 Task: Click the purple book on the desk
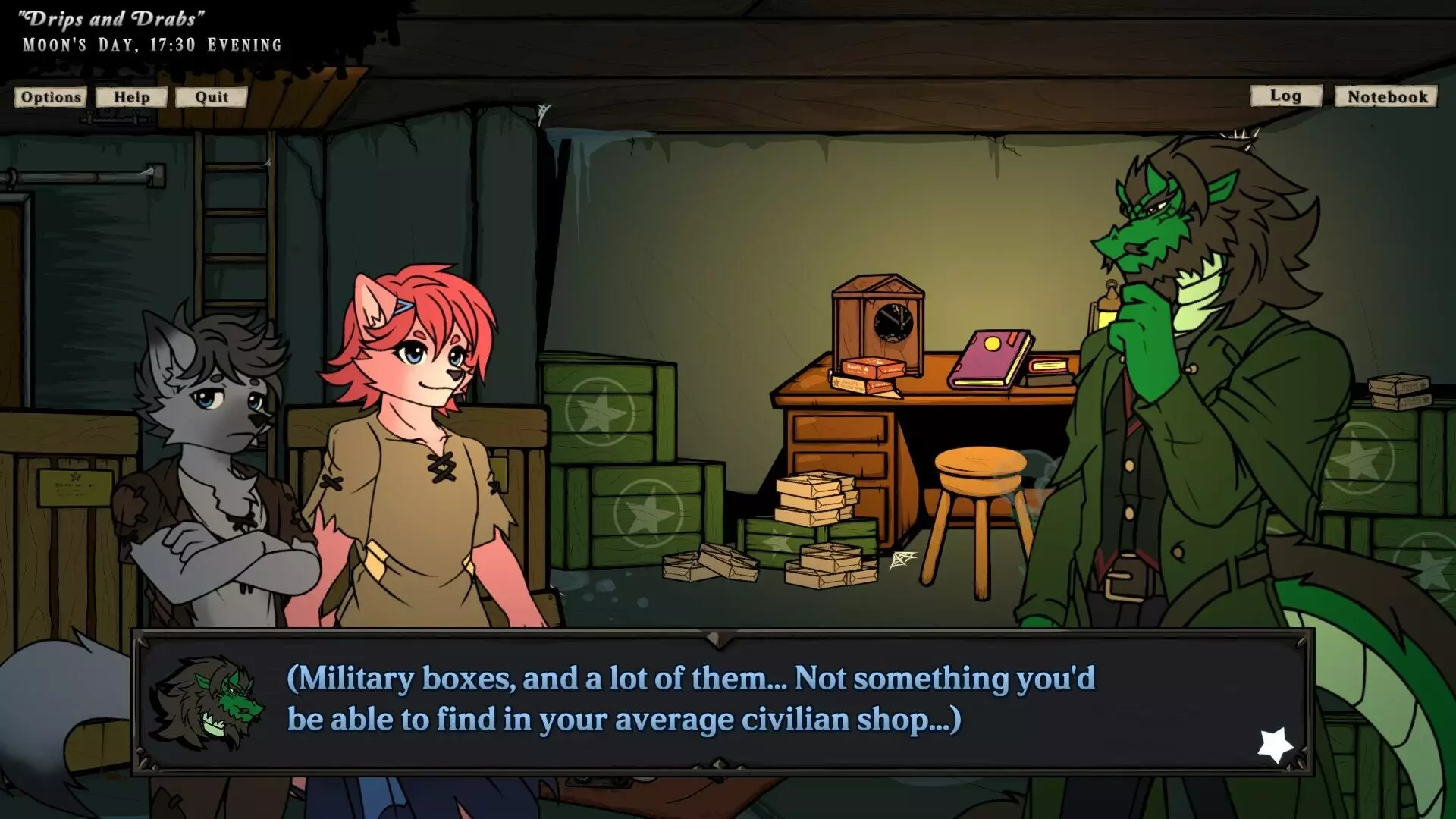pos(990,356)
